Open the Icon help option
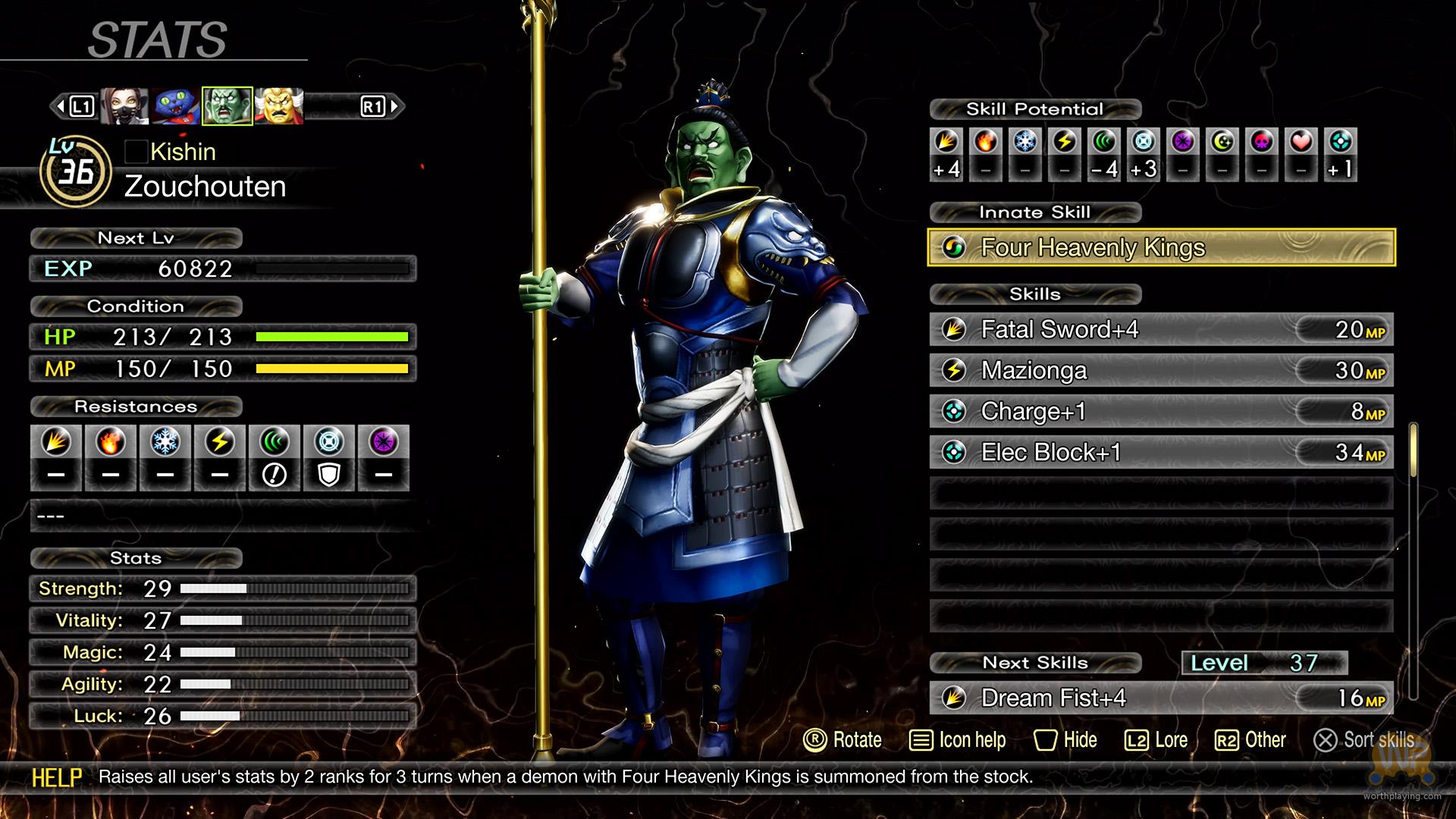1456x819 pixels. click(x=958, y=740)
